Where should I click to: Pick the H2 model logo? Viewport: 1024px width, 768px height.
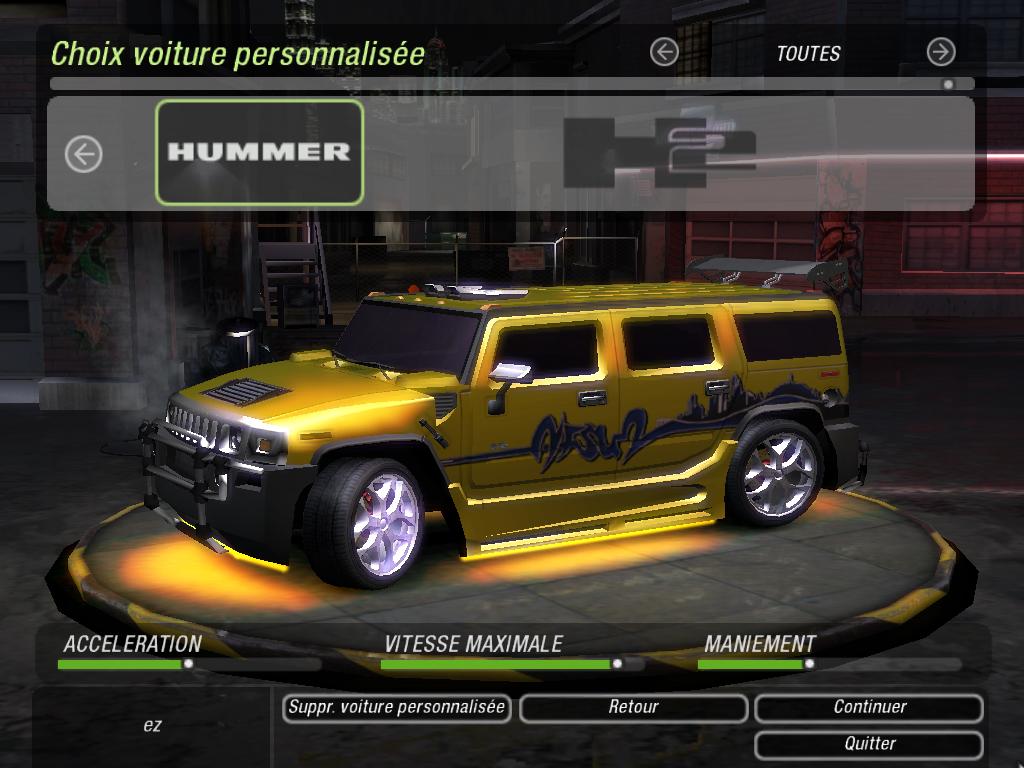(659, 152)
